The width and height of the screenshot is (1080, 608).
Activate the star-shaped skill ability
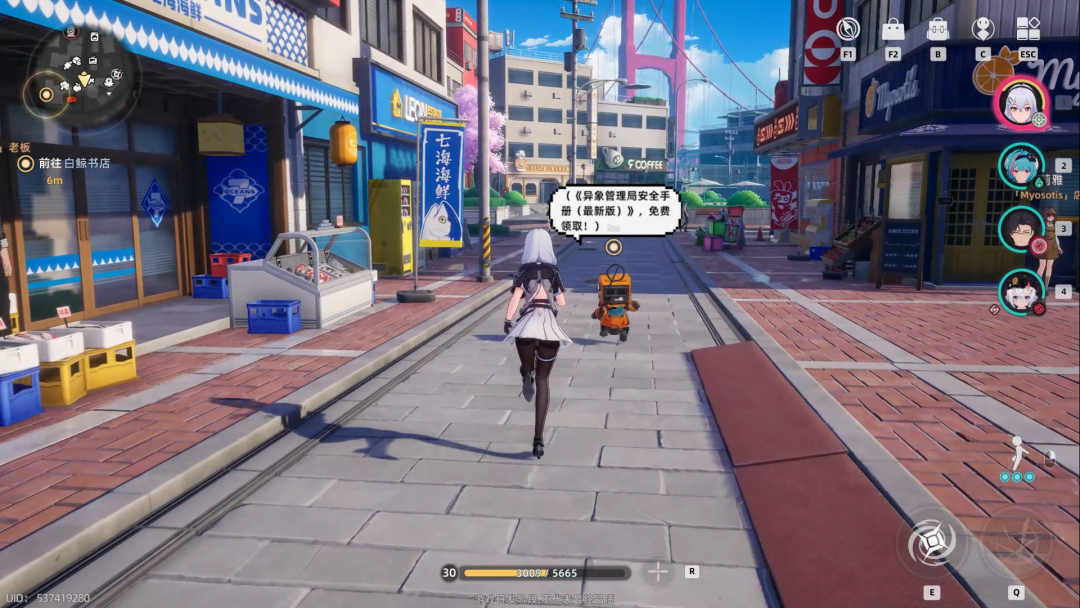[932, 544]
